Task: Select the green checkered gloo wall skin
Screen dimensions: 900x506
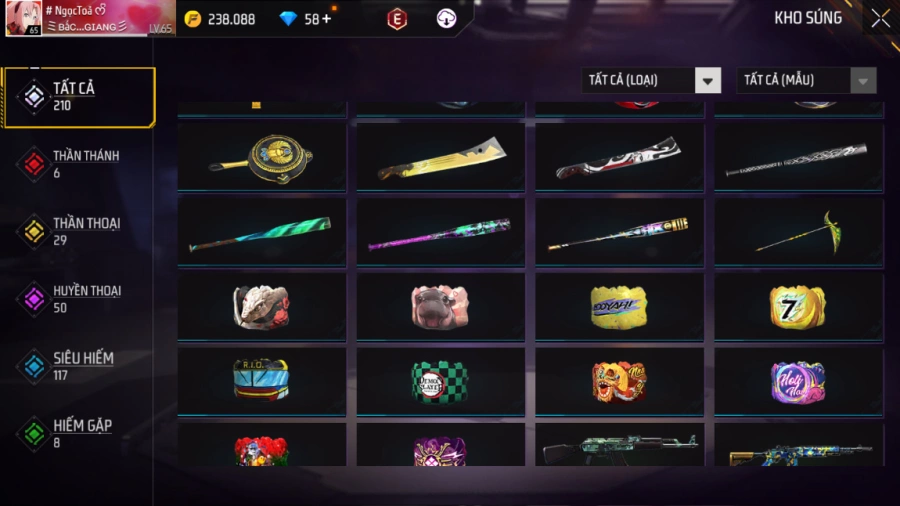Action: [440, 381]
